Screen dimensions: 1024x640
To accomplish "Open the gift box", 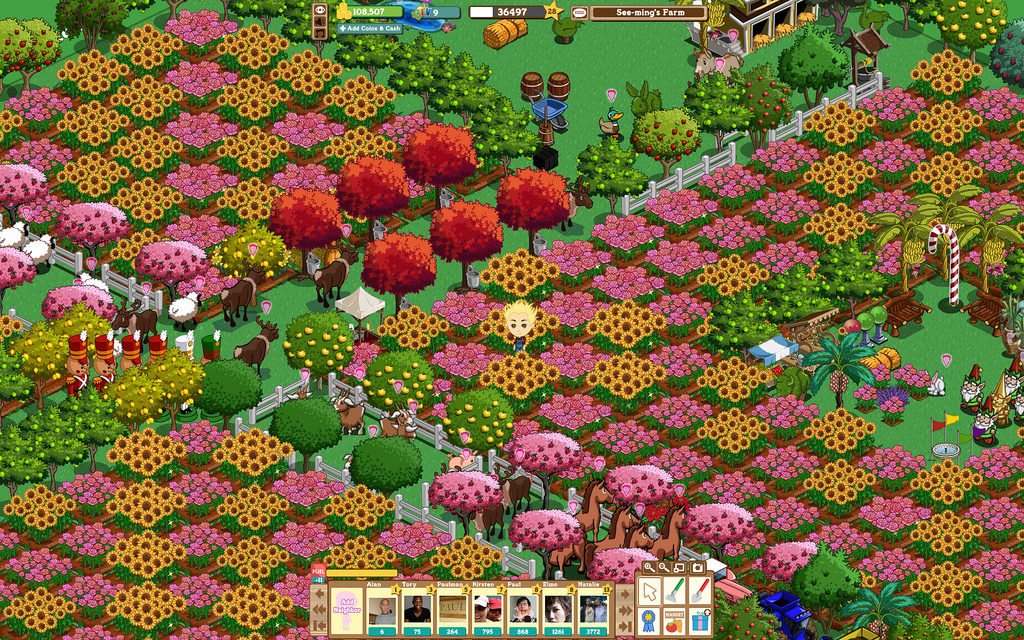I will [700, 620].
